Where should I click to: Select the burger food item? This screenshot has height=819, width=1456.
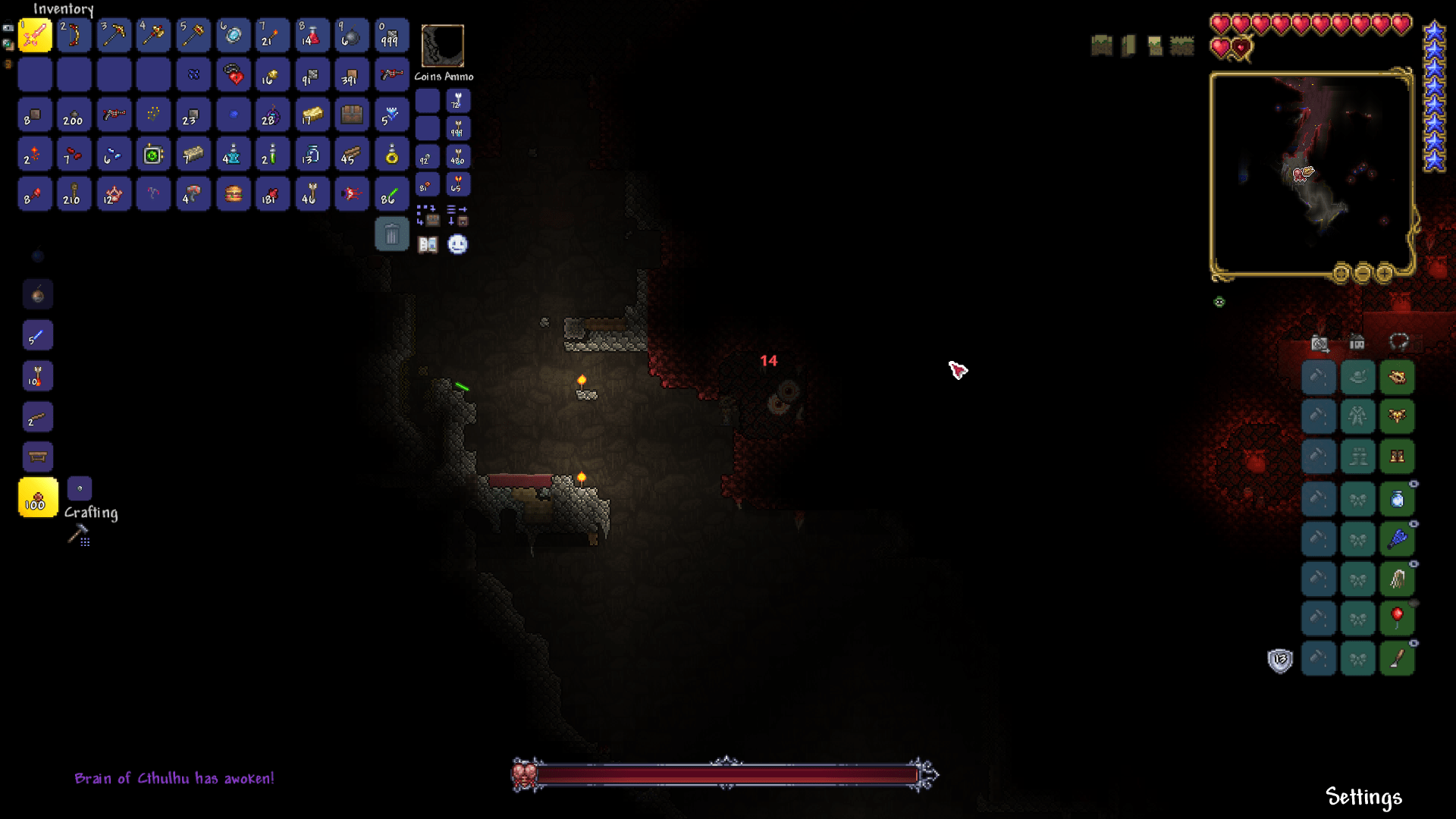(233, 194)
